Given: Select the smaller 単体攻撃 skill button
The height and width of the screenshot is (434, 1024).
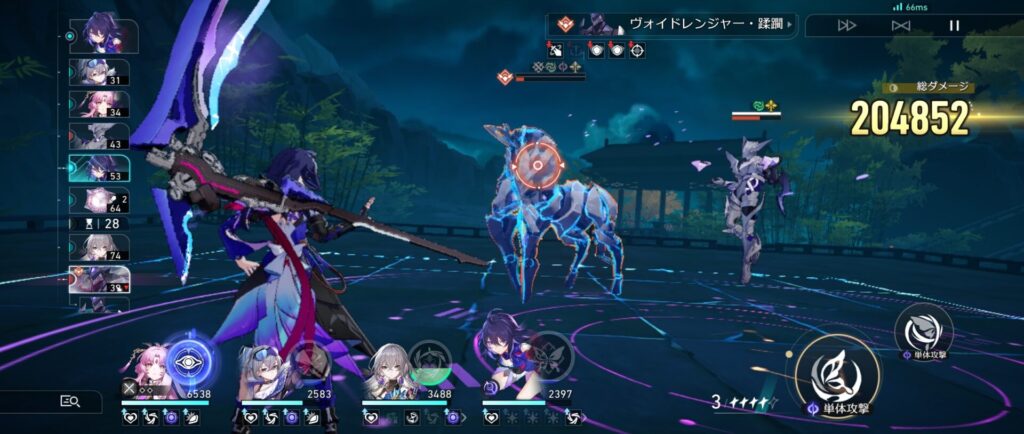Looking at the screenshot, I should 923,330.
